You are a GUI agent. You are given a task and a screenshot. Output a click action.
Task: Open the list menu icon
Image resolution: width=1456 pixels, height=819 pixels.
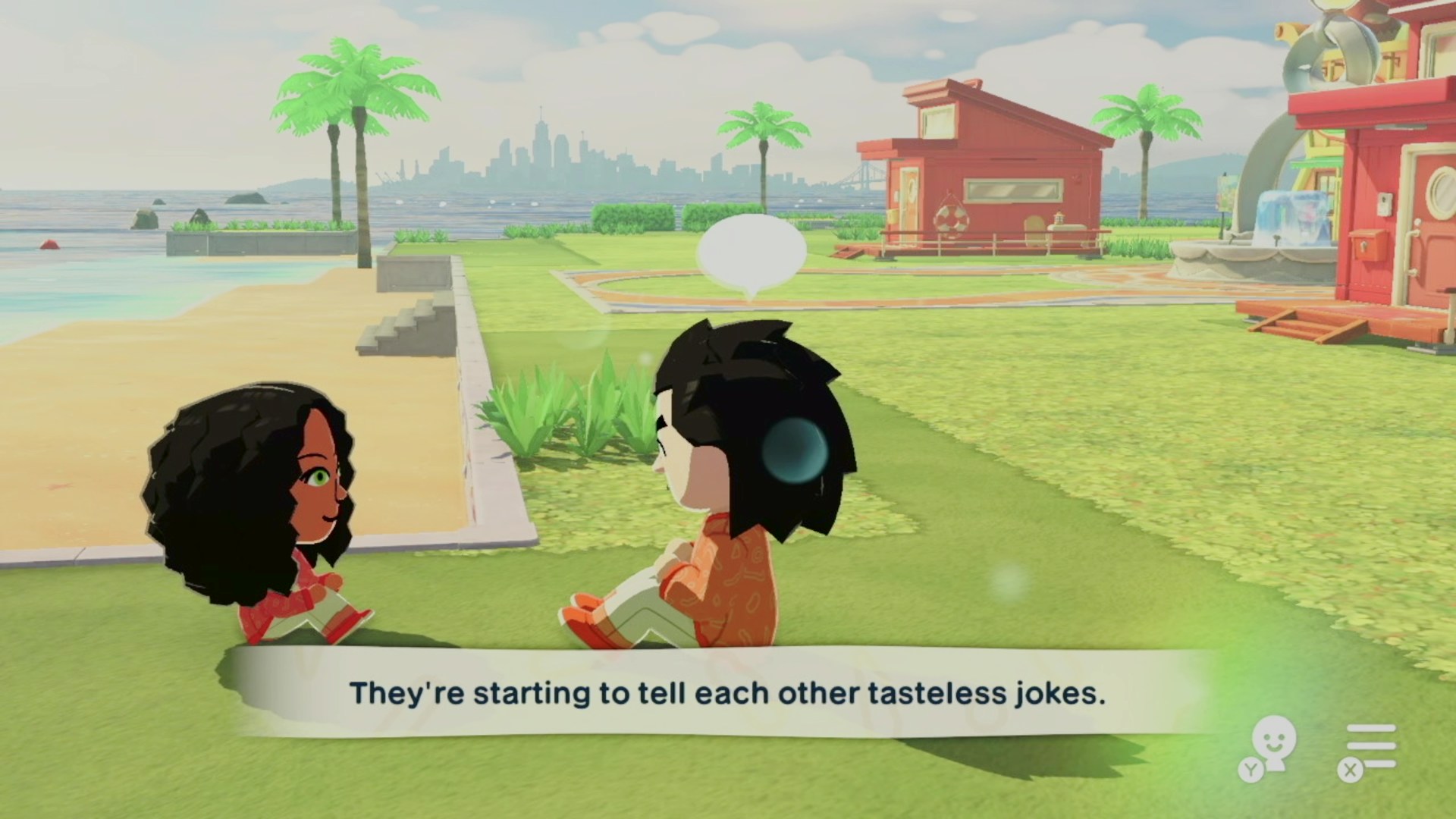pyautogui.click(x=1370, y=747)
